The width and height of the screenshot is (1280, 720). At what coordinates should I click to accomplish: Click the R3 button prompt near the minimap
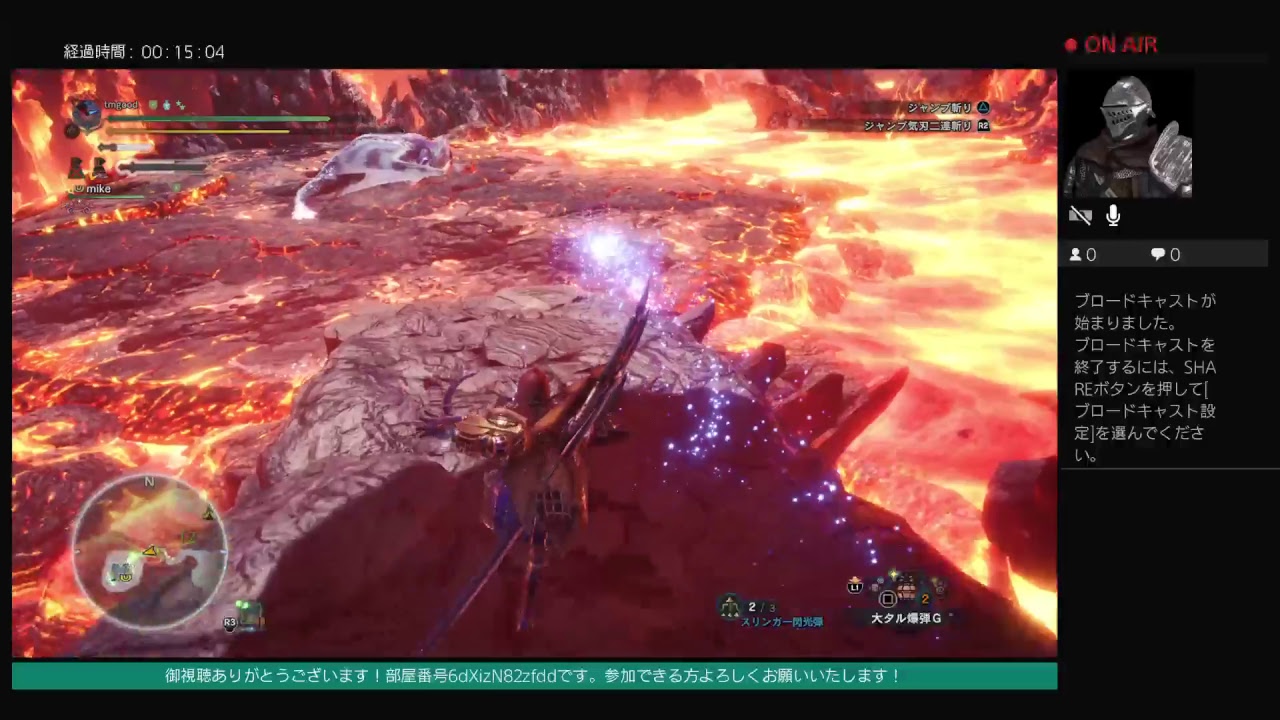pyautogui.click(x=228, y=624)
